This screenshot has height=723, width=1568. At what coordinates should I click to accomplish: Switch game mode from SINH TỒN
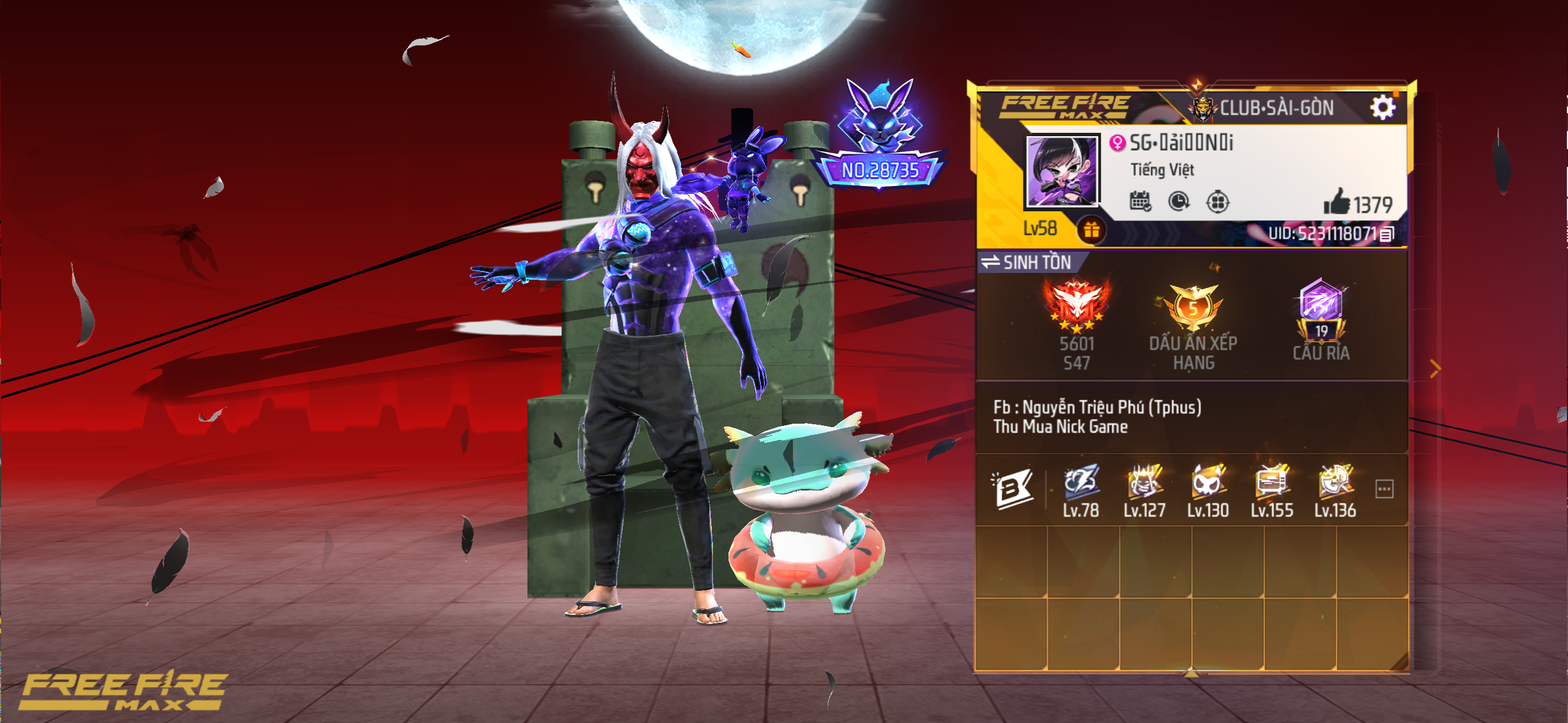click(x=991, y=262)
